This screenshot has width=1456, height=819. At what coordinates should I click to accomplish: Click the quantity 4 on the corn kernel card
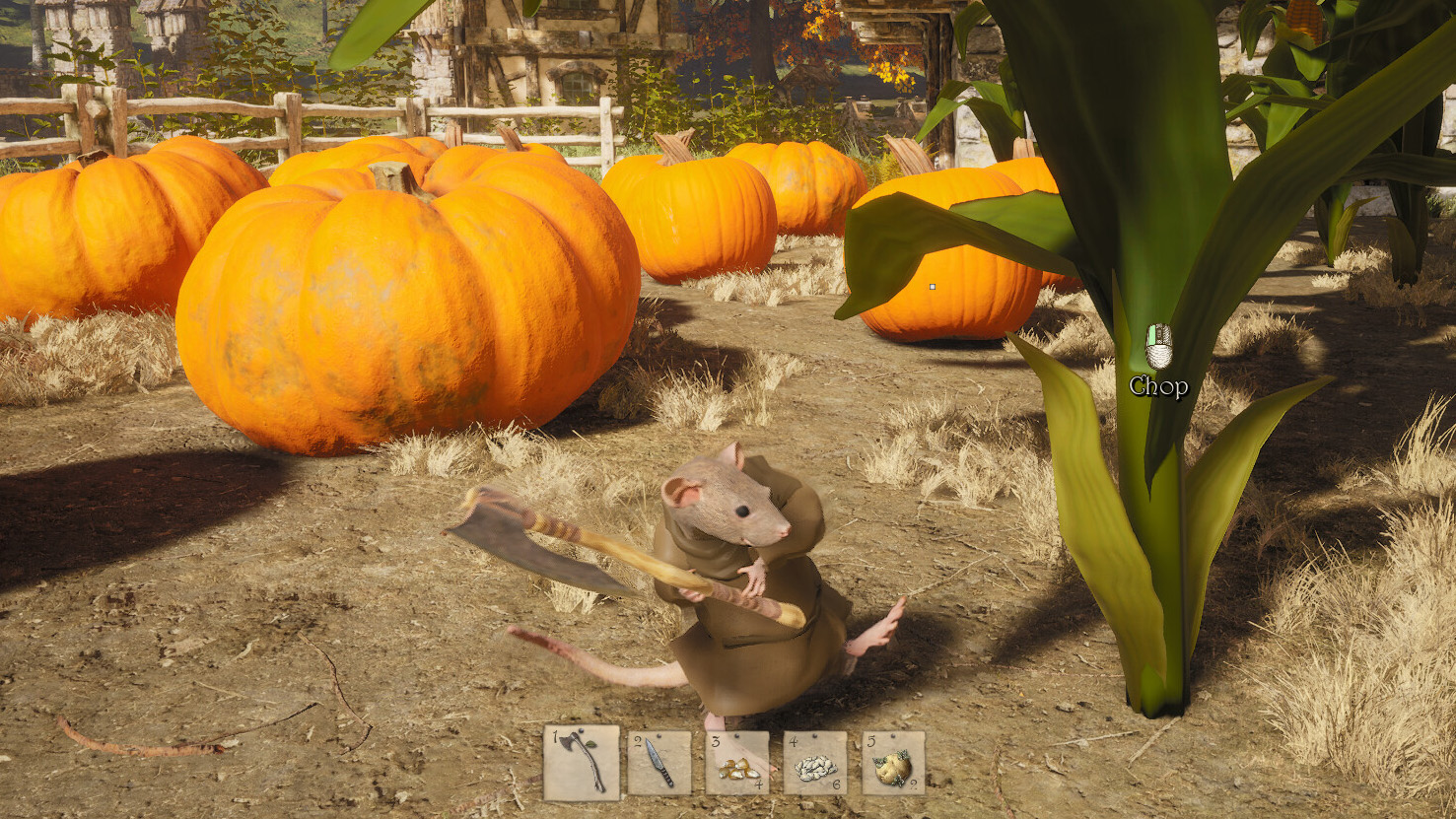pyautogui.click(x=760, y=785)
